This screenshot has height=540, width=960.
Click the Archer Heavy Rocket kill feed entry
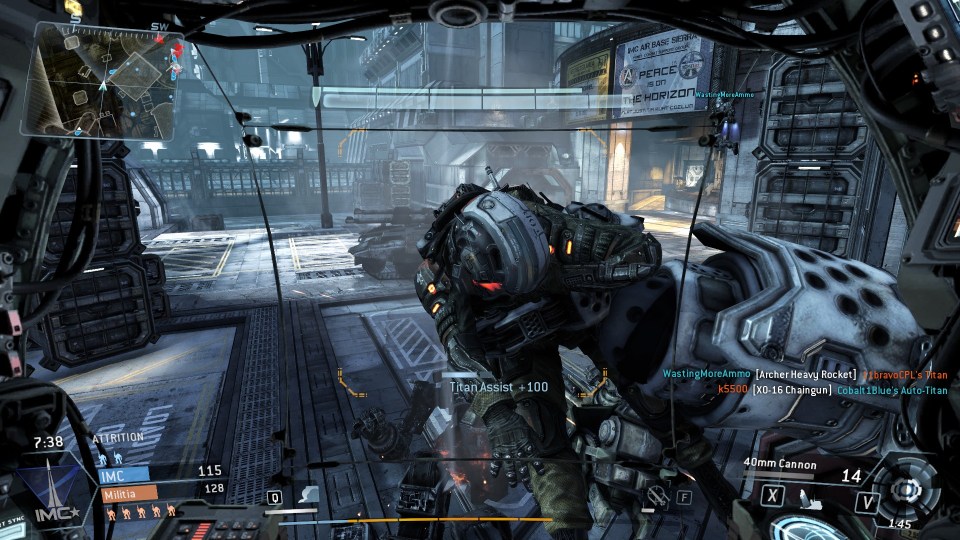tap(806, 374)
